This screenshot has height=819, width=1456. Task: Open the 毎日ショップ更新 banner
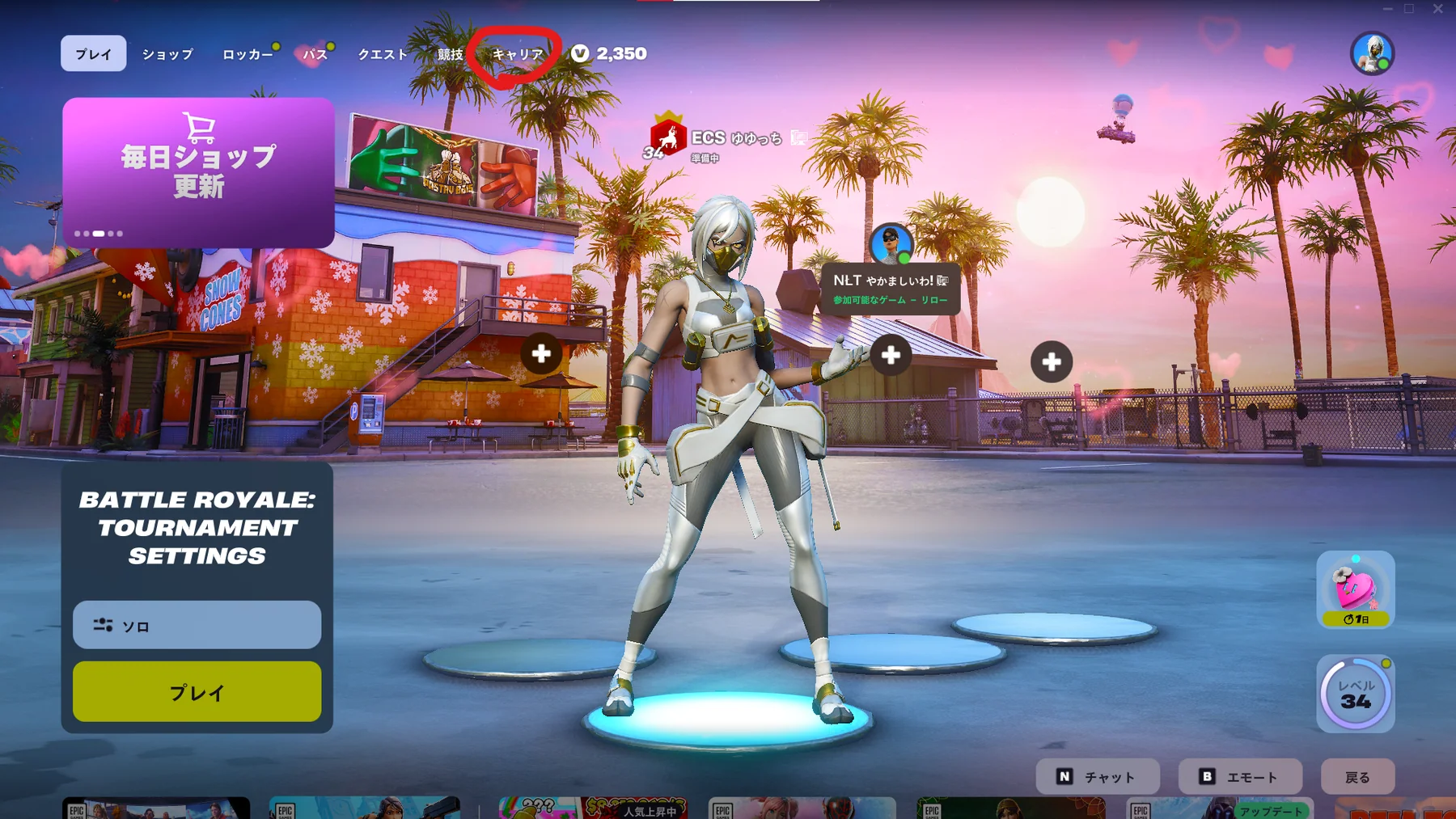198,172
